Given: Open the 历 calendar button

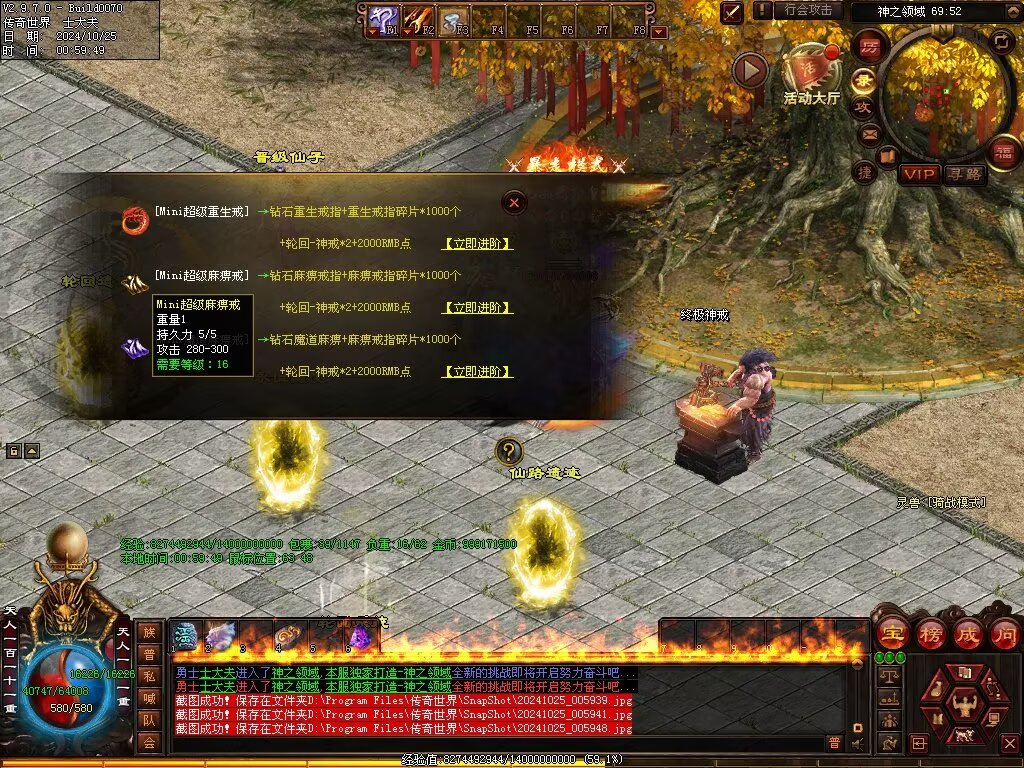Looking at the screenshot, I should tap(869, 45).
